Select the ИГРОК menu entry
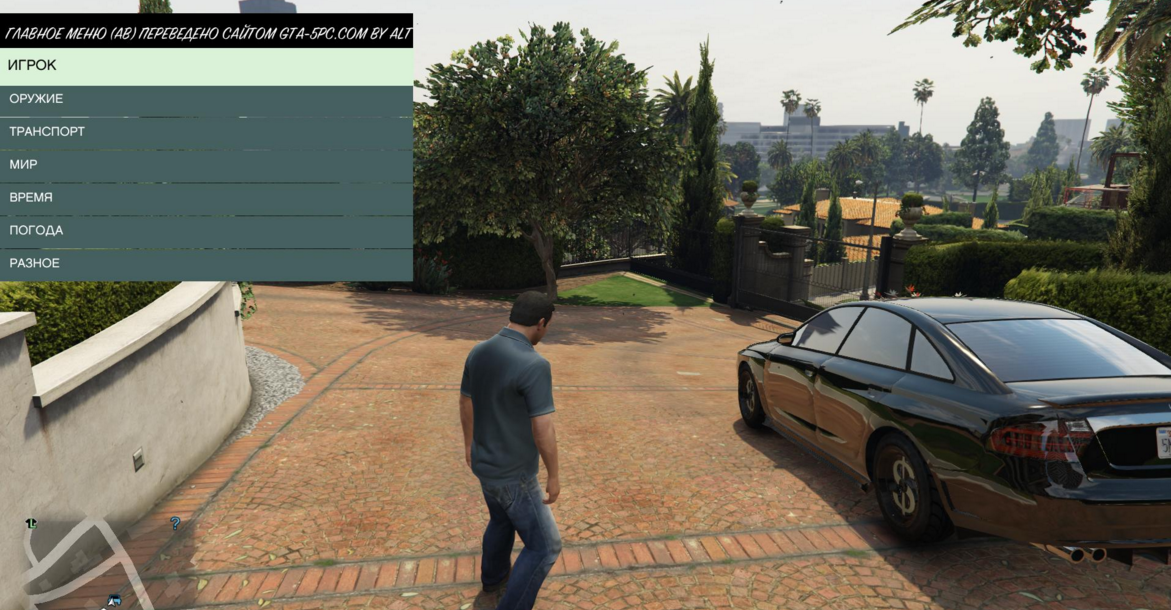Image resolution: width=1171 pixels, height=610 pixels. [206, 66]
